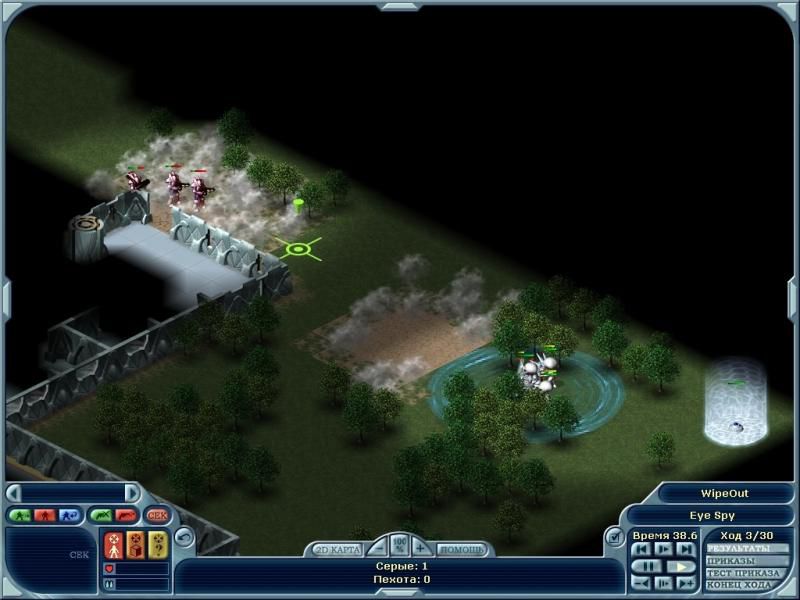The width and height of the screenshot is (800, 600).
Task: Skip the replay to the end
Action: [x=684, y=549]
